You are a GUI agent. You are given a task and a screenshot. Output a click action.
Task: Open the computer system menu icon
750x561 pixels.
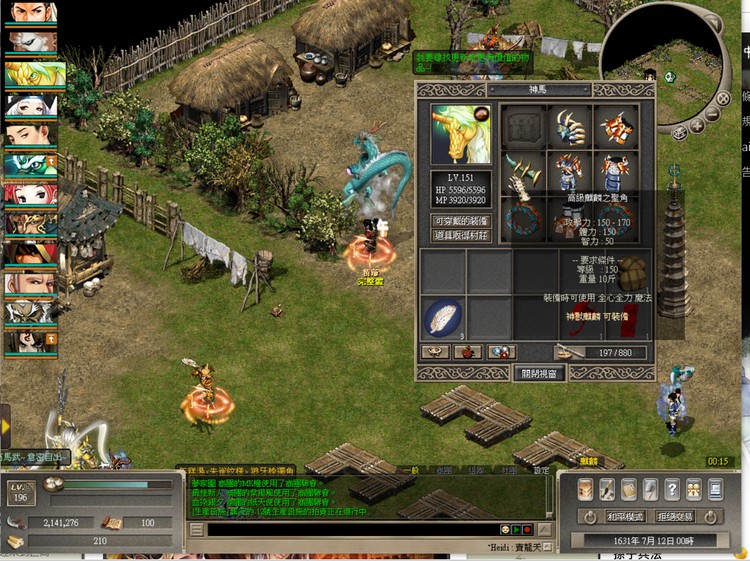[x=716, y=489]
